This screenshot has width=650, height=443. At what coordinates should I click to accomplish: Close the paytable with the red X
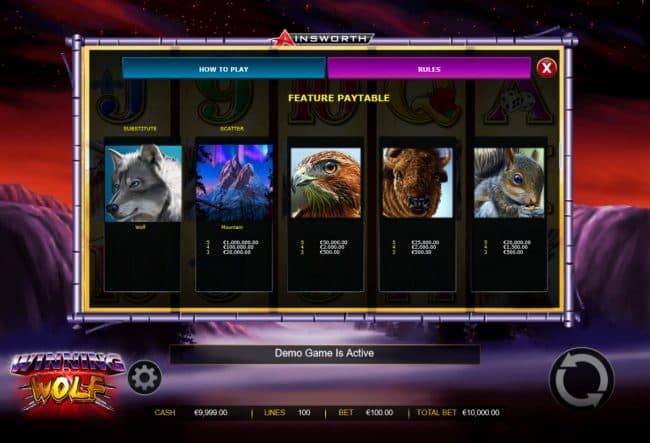[546, 68]
